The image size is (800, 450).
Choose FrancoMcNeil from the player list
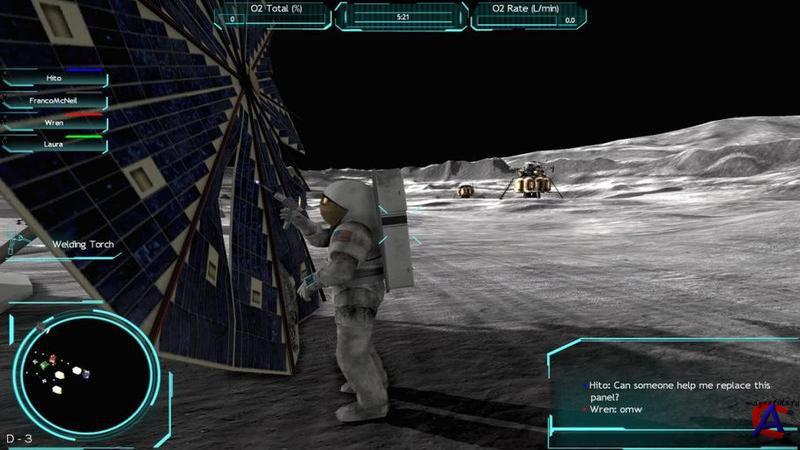tap(54, 100)
